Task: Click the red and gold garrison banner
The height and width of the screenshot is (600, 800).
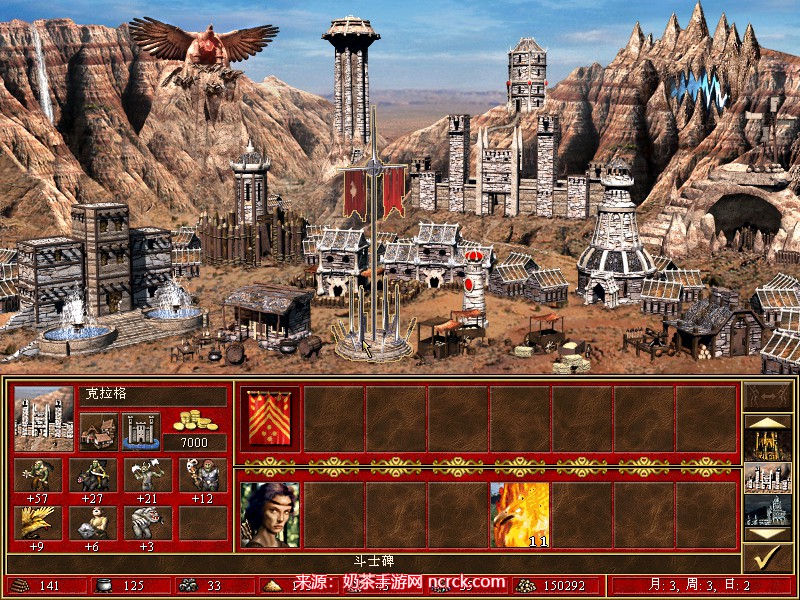Action: (270, 419)
